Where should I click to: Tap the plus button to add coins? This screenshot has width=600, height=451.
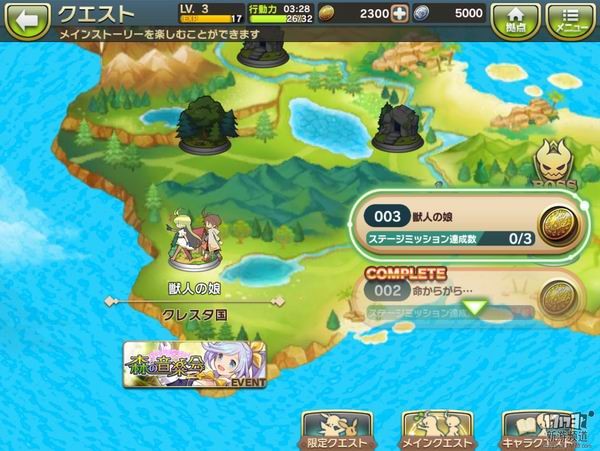400,14
